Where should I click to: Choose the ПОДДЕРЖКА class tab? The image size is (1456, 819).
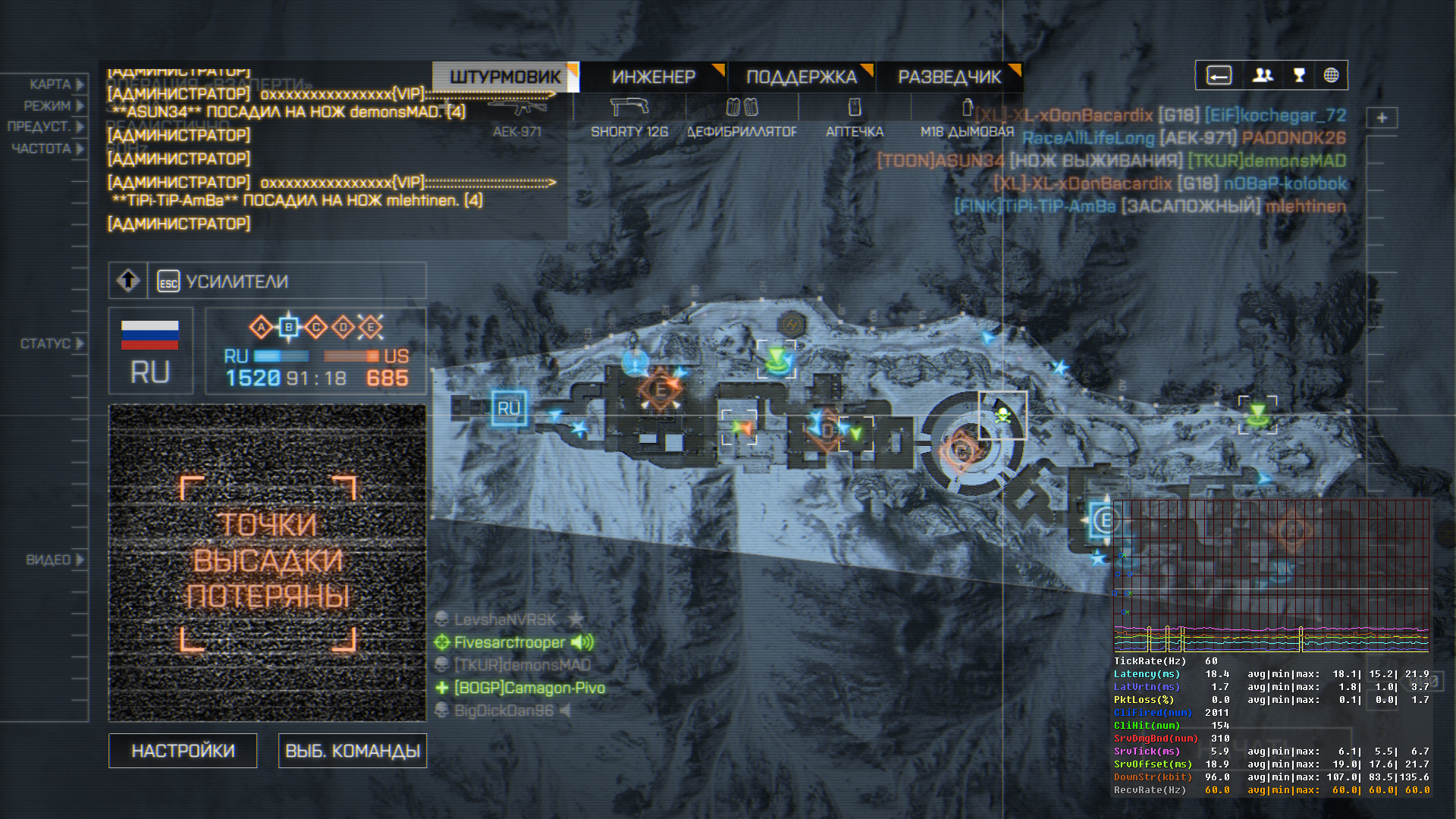801,77
